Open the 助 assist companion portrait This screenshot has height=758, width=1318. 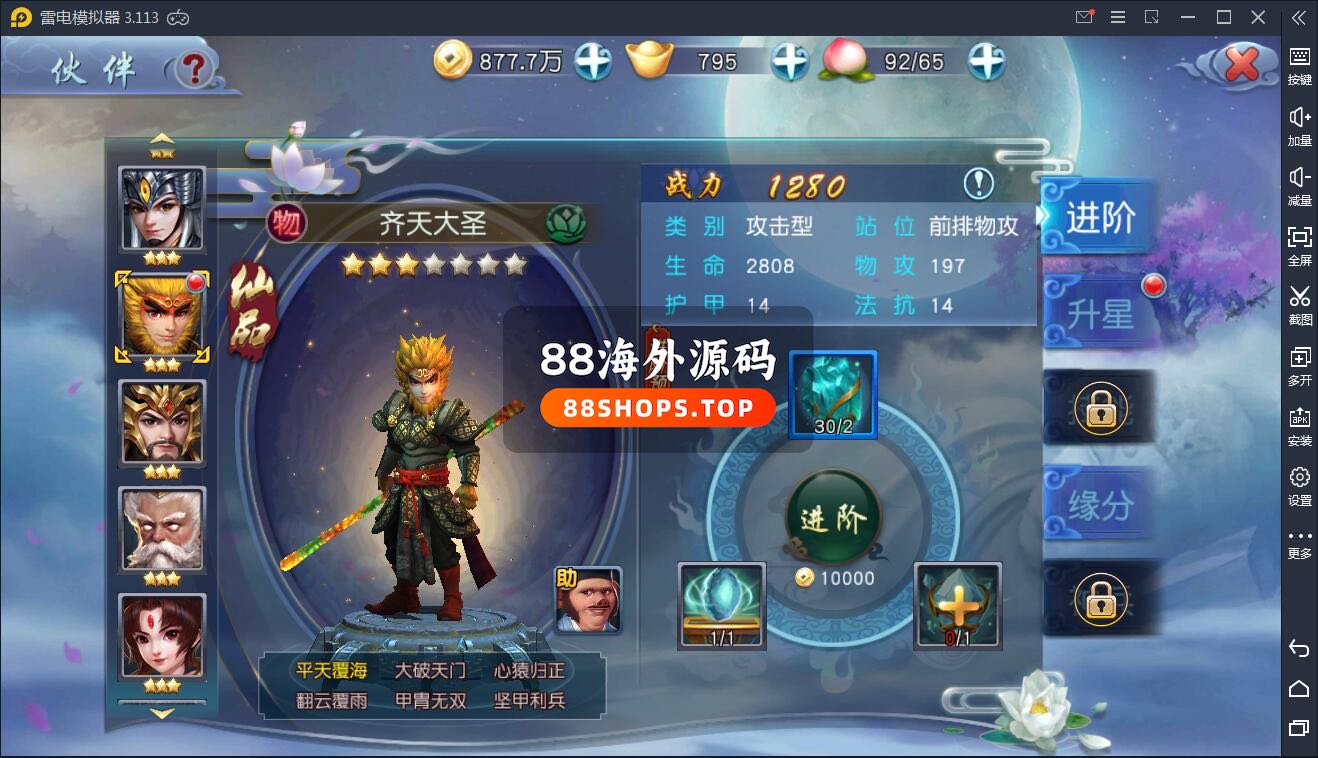[588, 600]
